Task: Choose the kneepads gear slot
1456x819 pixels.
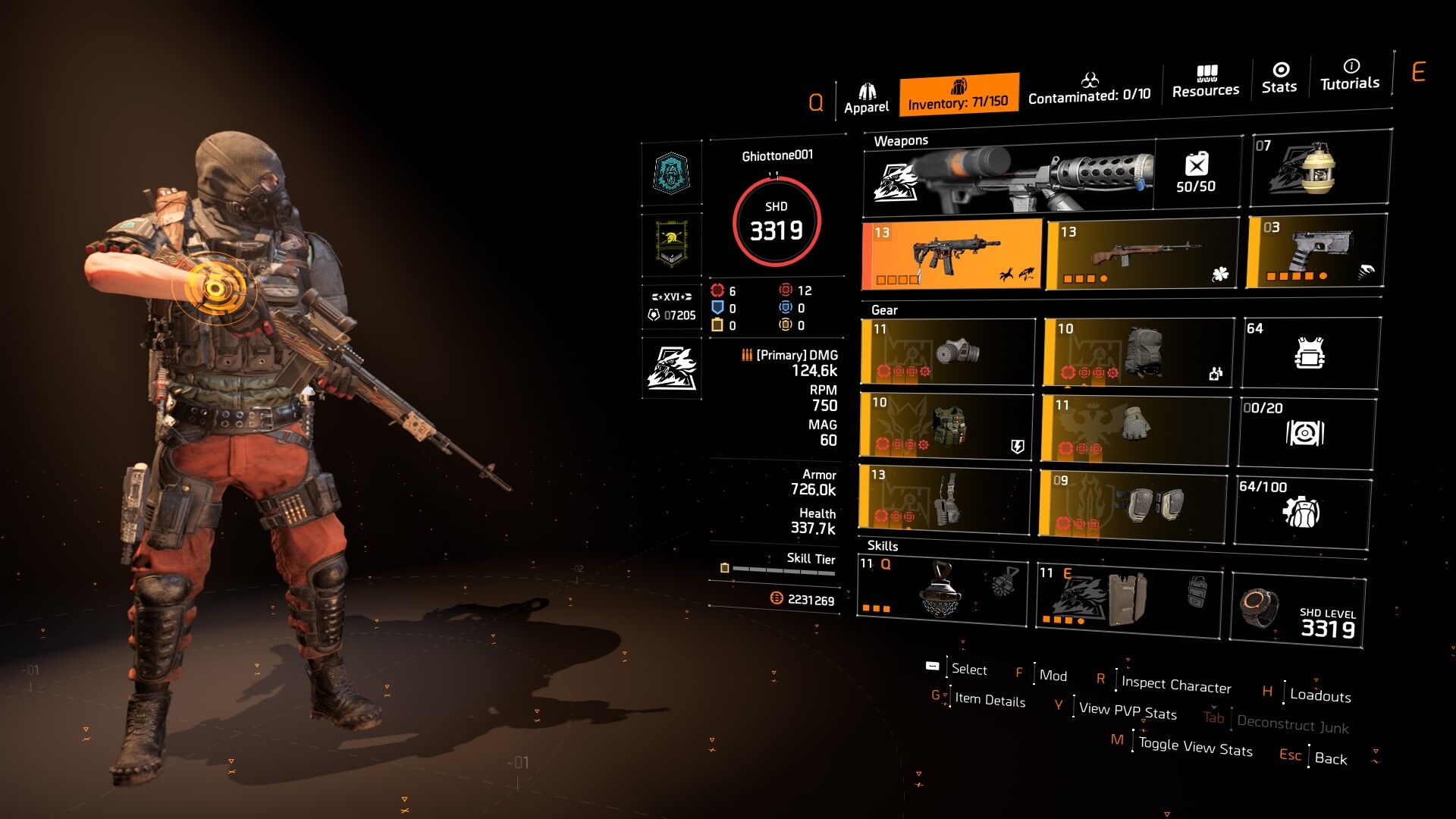Action: (1131, 504)
